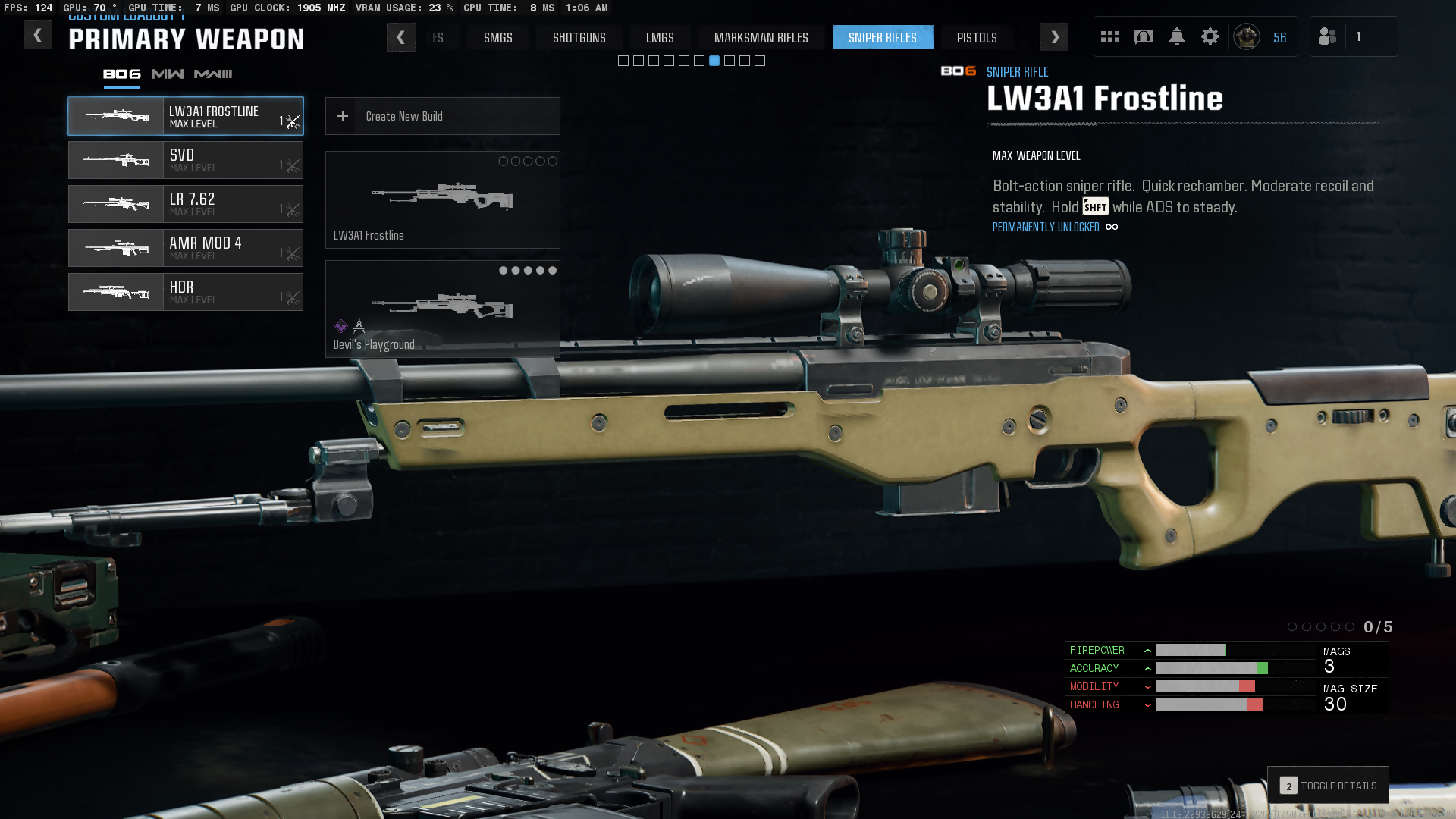Show previous weapon categories with left arrow
Screen dimensions: 1456x819
[400, 37]
